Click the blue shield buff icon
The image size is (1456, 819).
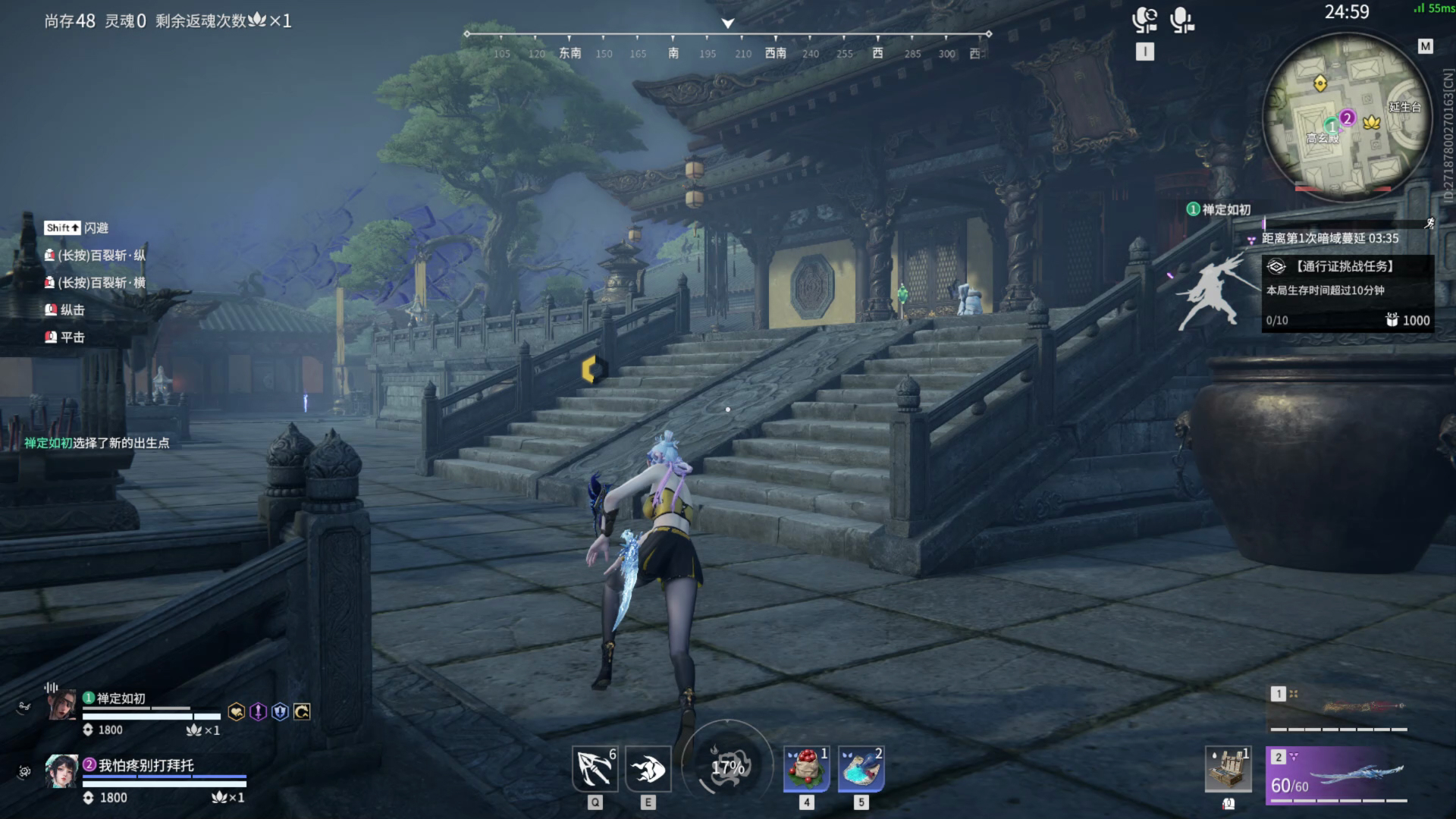(x=280, y=711)
